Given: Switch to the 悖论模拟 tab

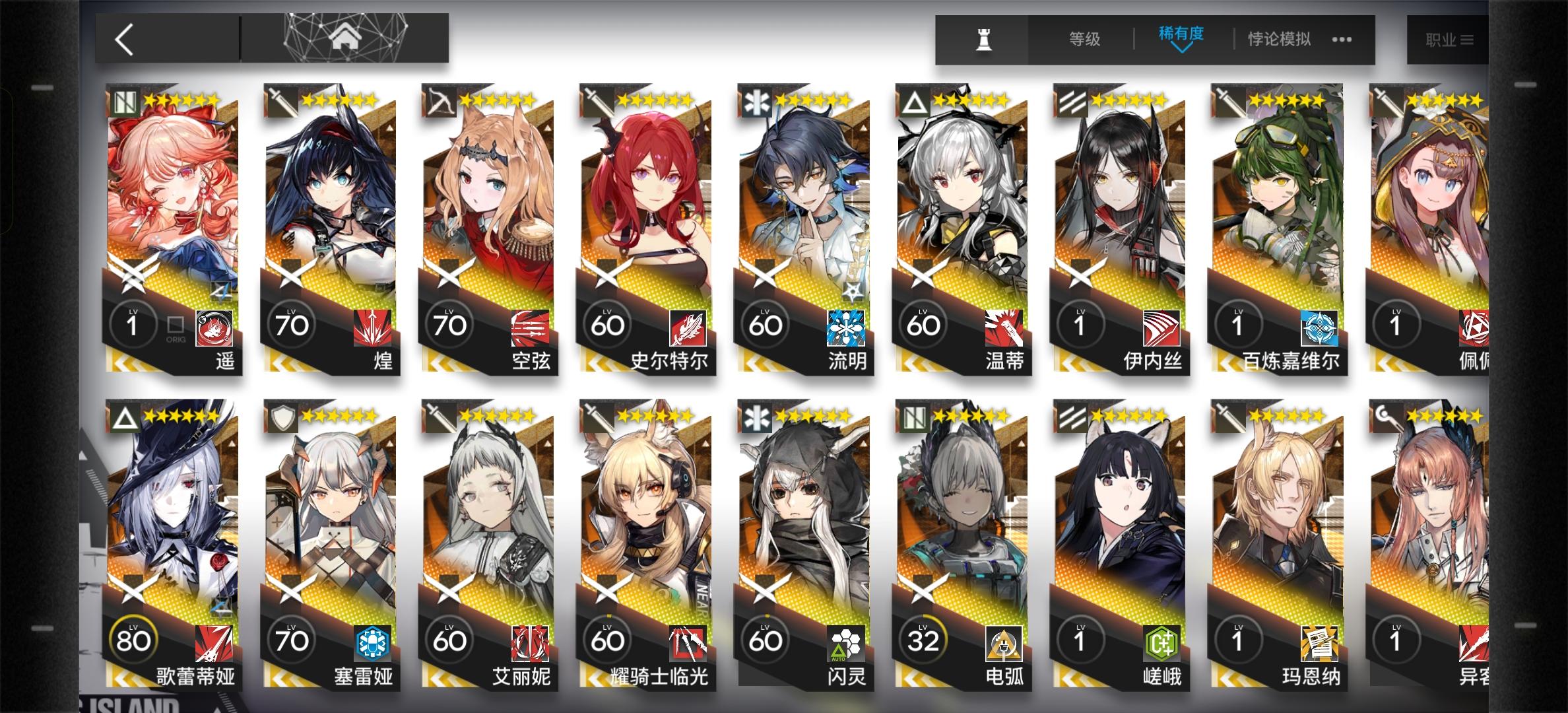Looking at the screenshot, I should (1278, 39).
